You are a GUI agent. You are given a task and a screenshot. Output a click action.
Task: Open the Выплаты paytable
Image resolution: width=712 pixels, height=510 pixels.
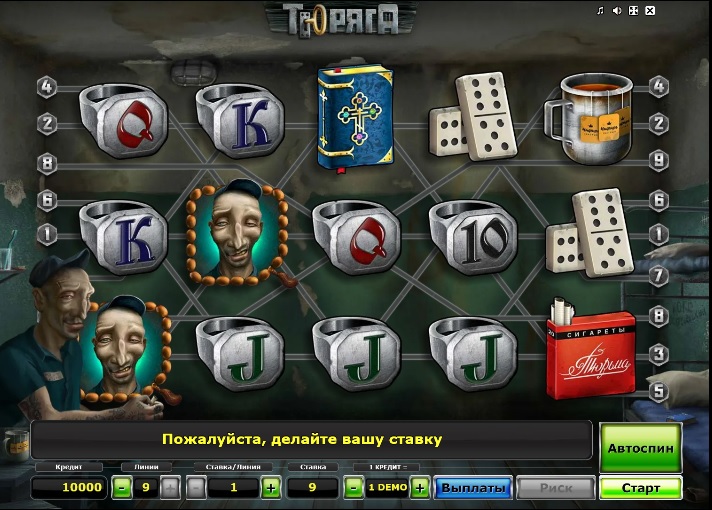(472, 488)
